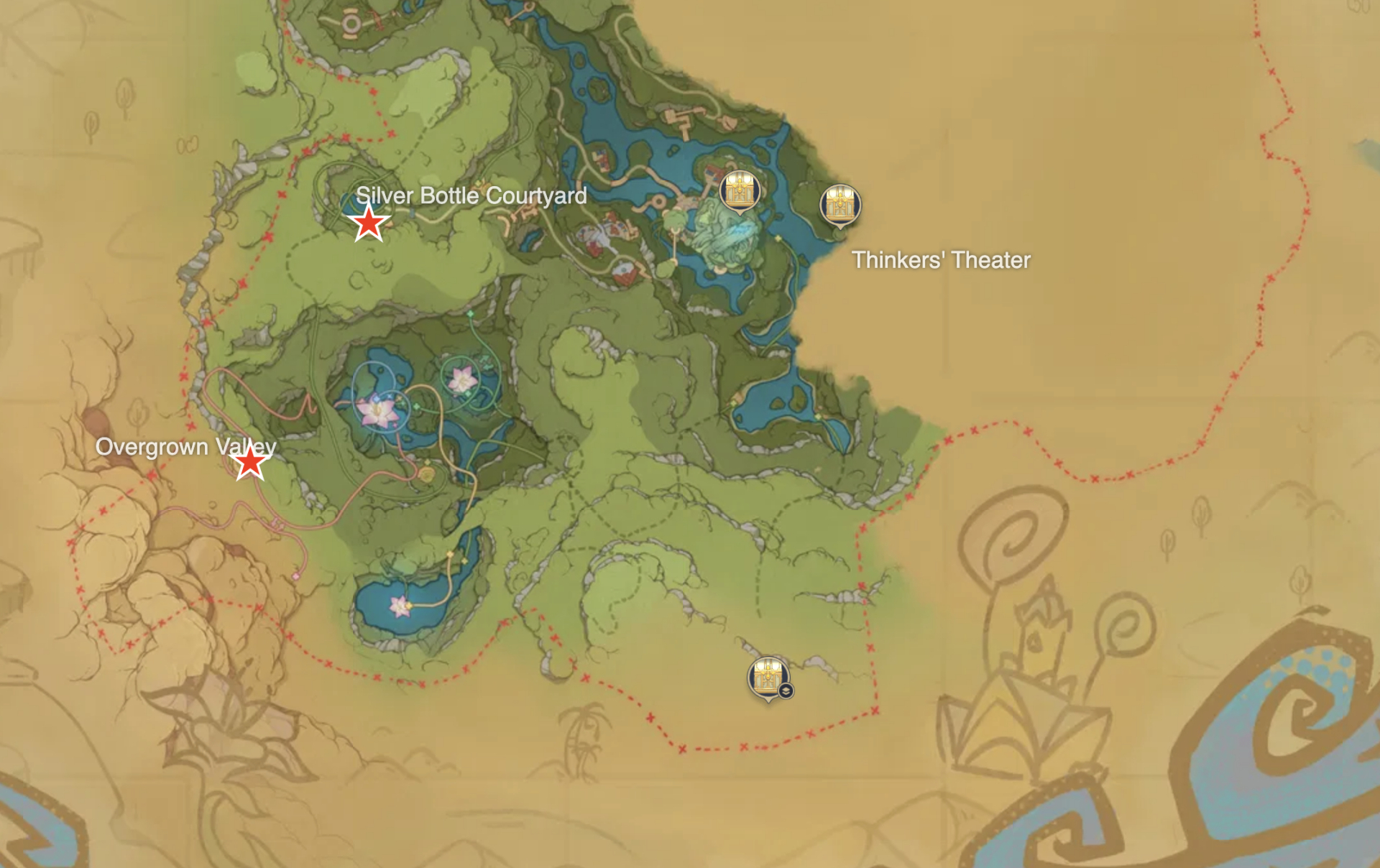Select the green crossed-arrows marker near the flower

(485, 362)
